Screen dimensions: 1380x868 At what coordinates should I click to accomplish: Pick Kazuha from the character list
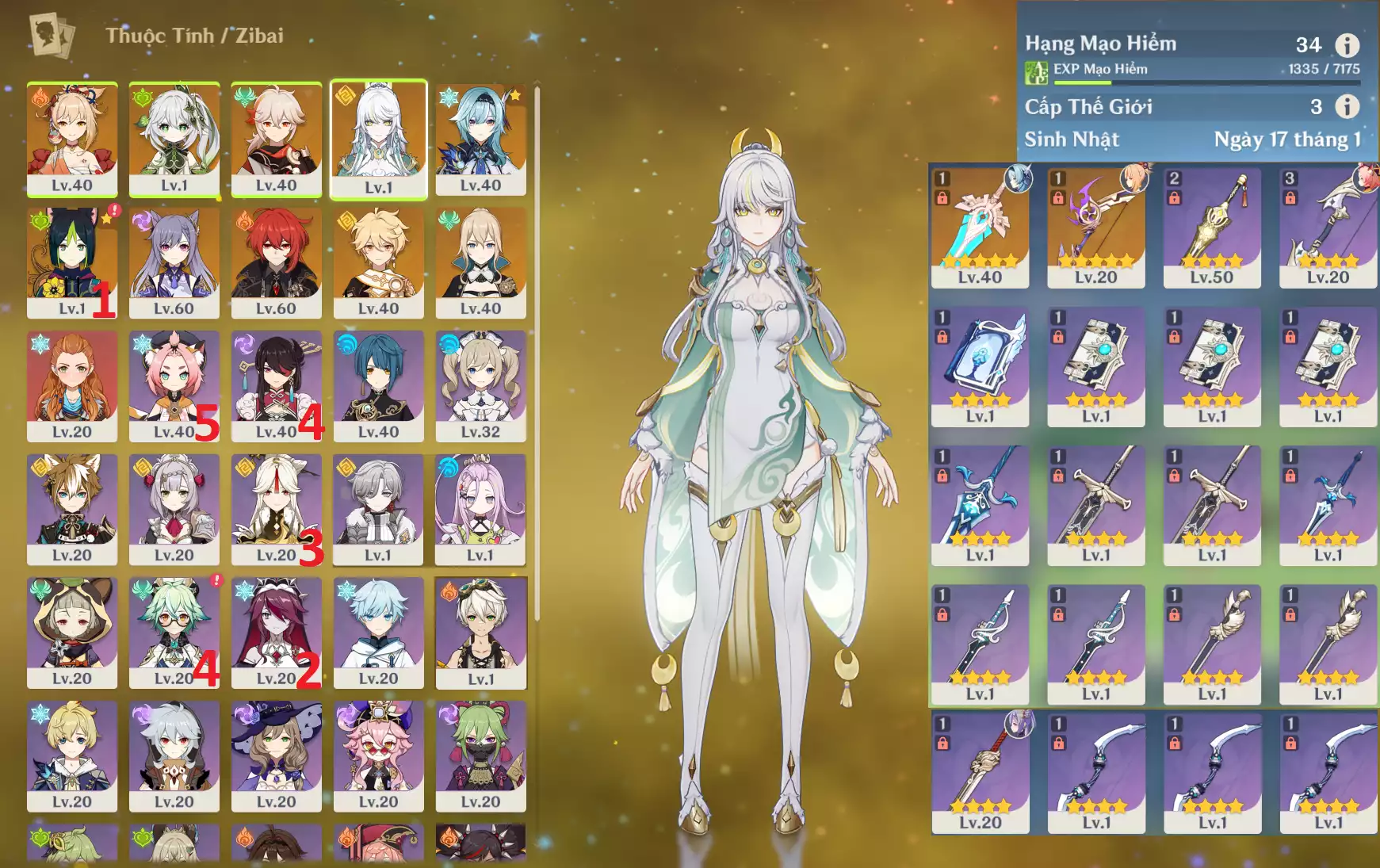(x=276, y=139)
